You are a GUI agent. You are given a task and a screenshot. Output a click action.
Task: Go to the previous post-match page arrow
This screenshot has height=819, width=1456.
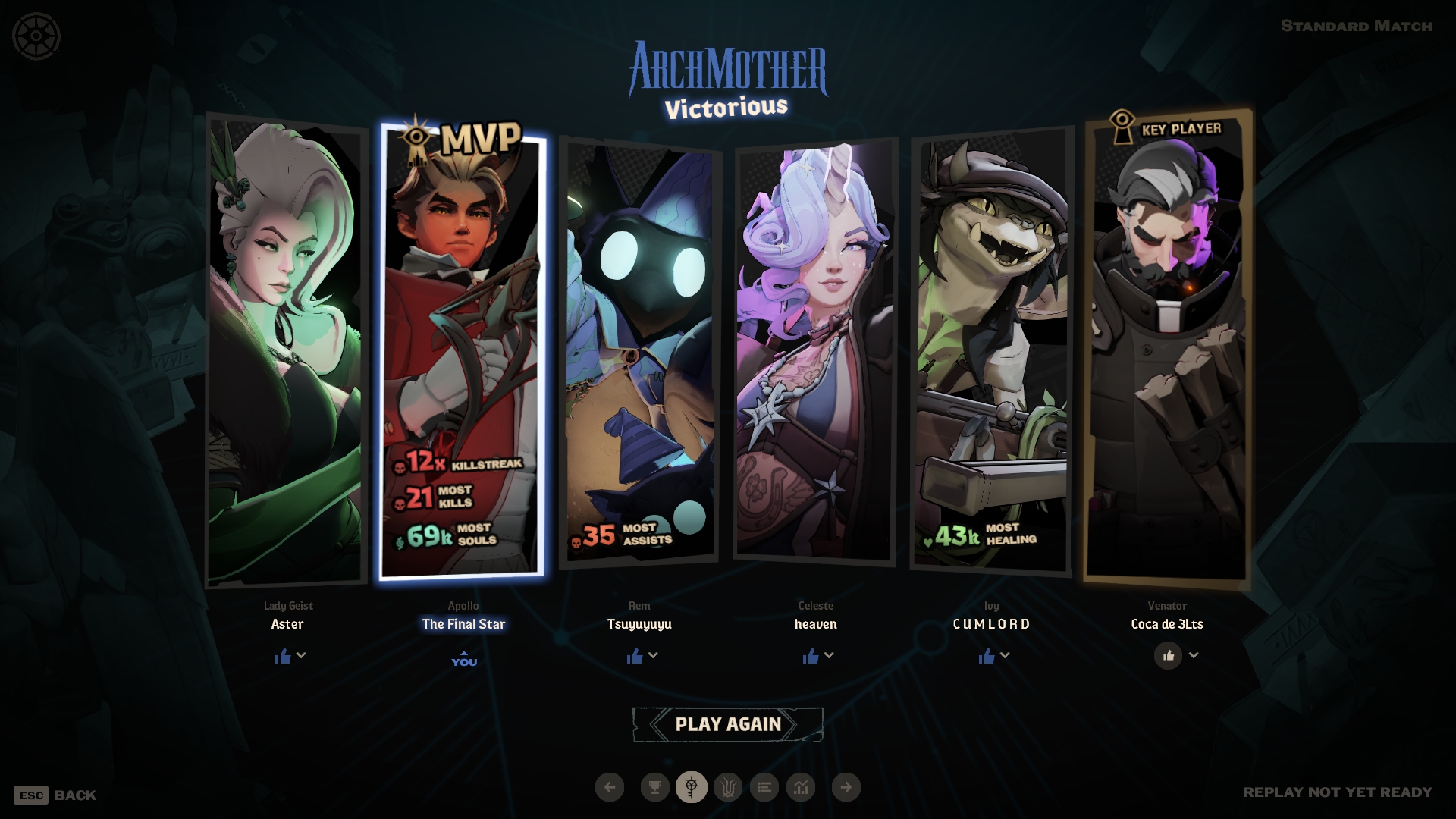pos(610,787)
